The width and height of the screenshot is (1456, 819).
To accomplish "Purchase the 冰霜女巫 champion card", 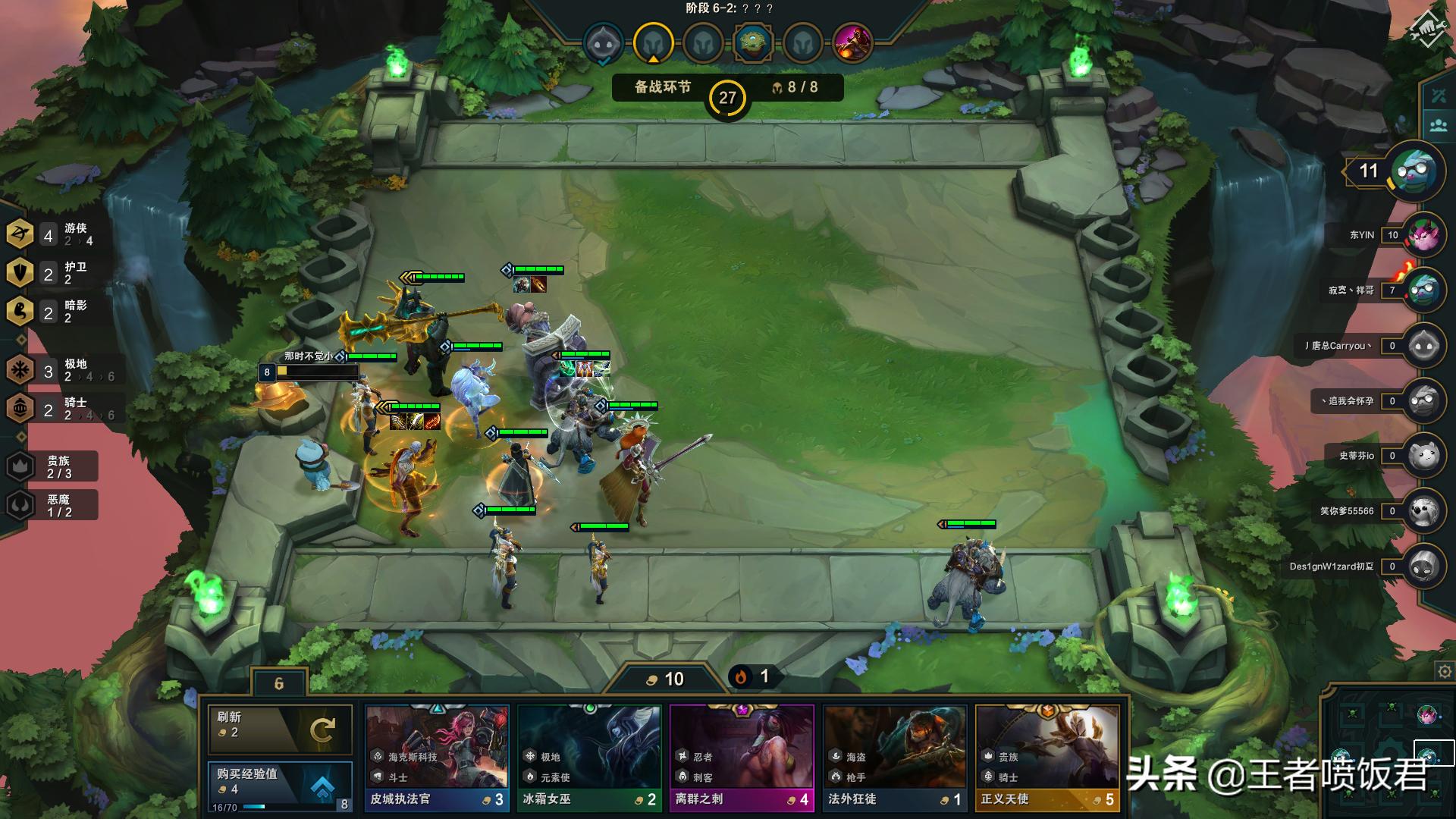I will [x=589, y=758].
